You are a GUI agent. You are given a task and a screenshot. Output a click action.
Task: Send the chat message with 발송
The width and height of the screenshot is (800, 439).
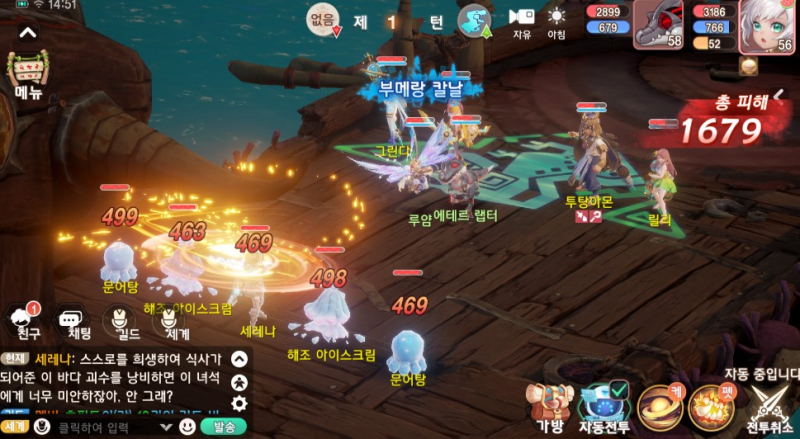223,427
